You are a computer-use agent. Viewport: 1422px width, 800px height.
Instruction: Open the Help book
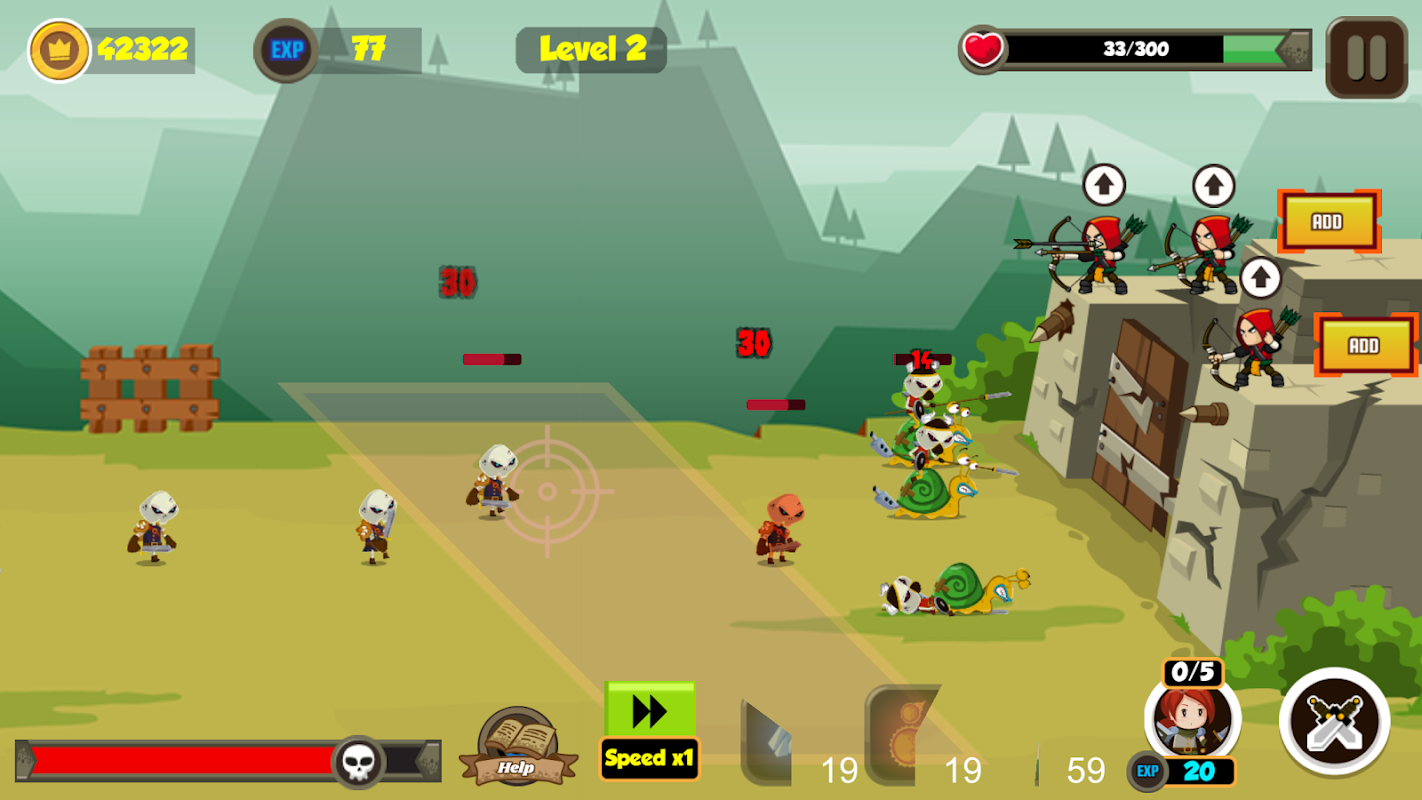point(518,747)
